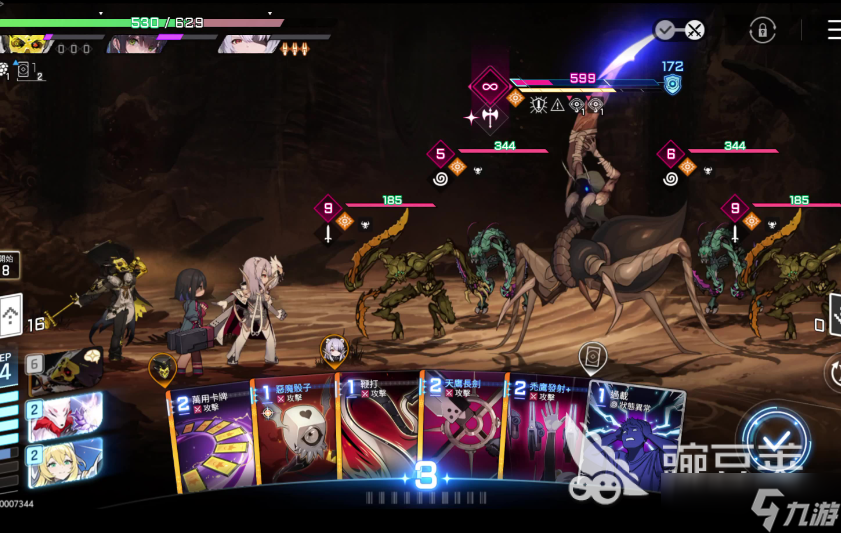Open the draw pile card deck
841x533 pixels.
click(10, 315)
